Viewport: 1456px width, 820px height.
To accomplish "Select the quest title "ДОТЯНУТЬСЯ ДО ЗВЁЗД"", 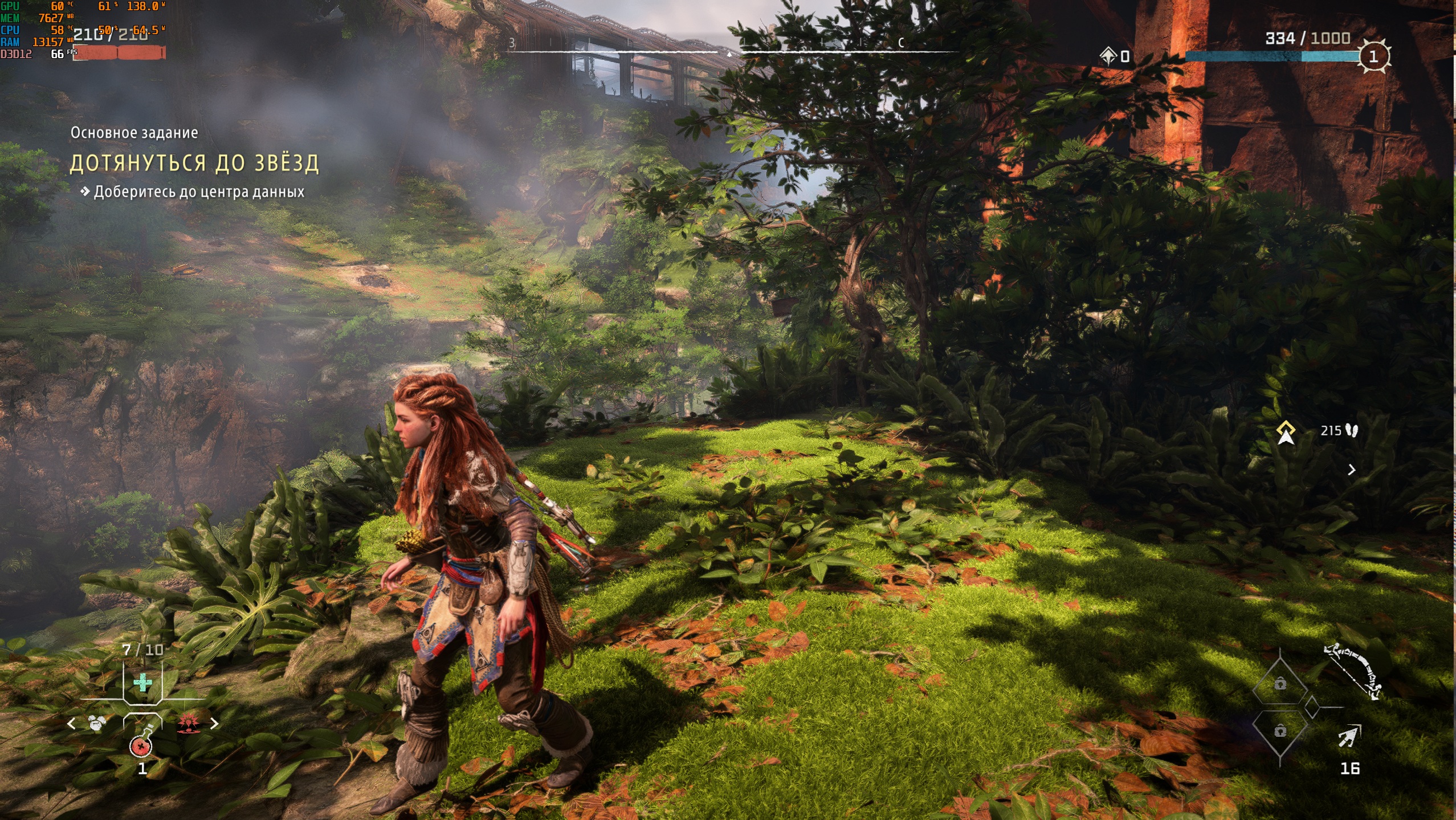I will (x=194, y=164).
